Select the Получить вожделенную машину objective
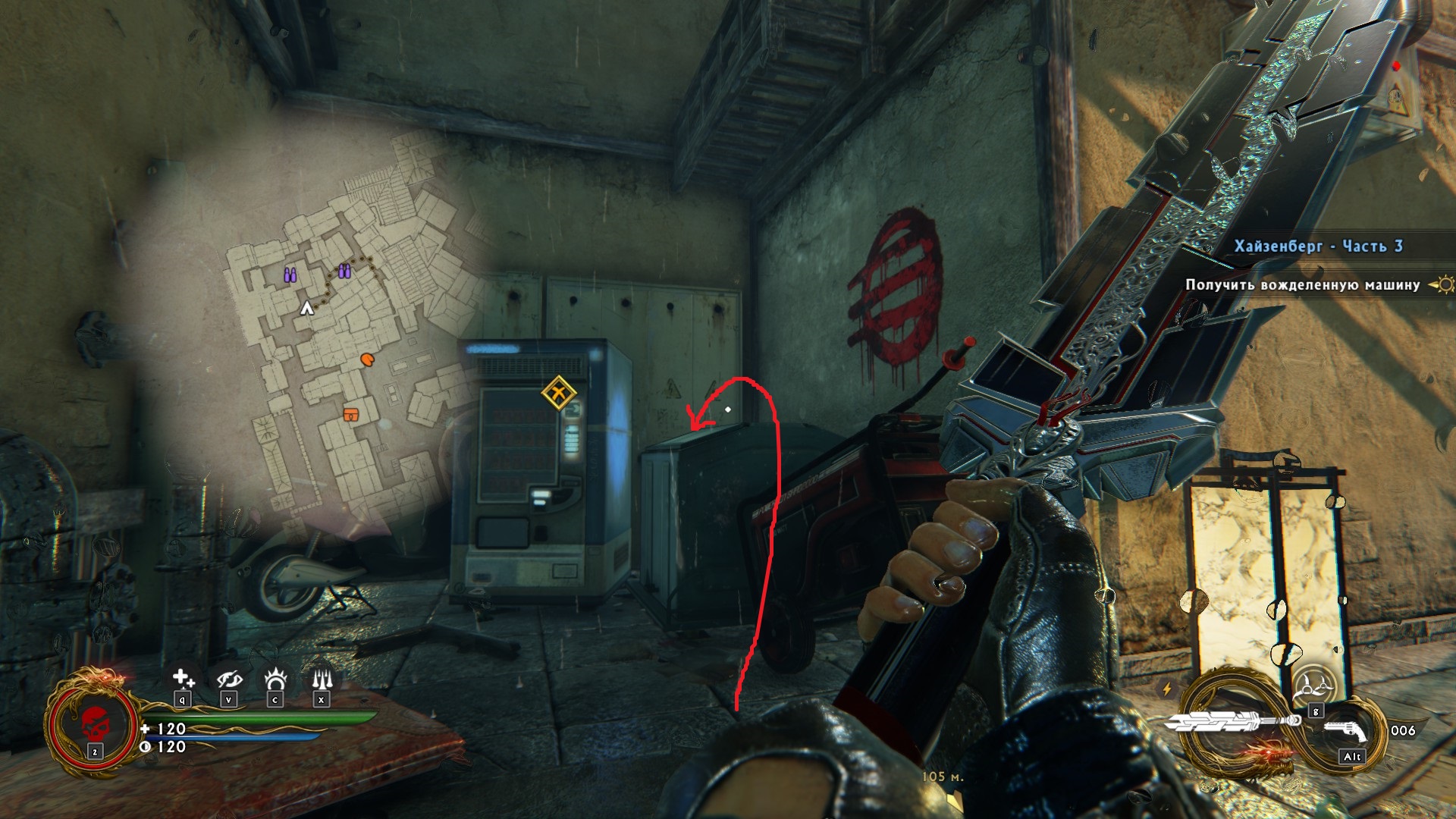The width and height of the screenshot is (1456, 819). (x=1302, y=285)
